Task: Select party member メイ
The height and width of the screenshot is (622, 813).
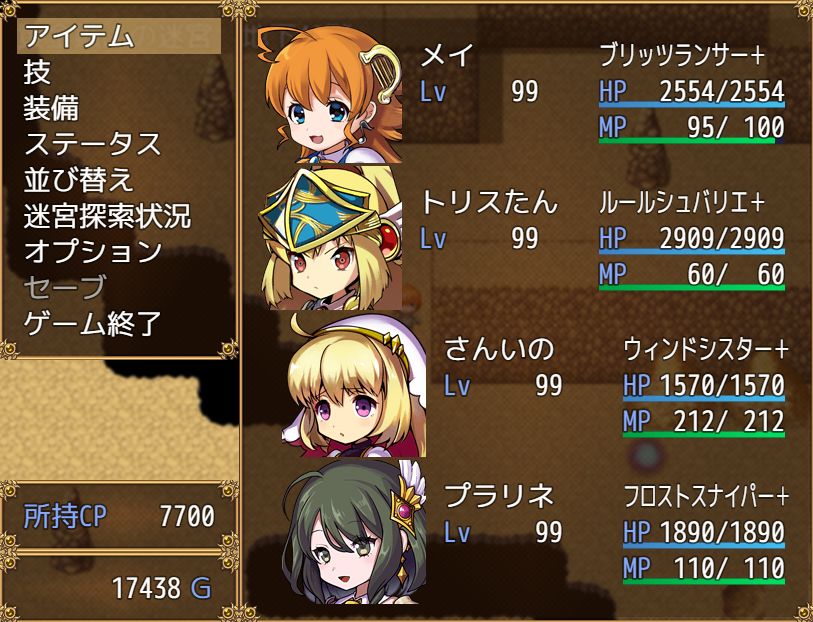Action: point(520,91)
